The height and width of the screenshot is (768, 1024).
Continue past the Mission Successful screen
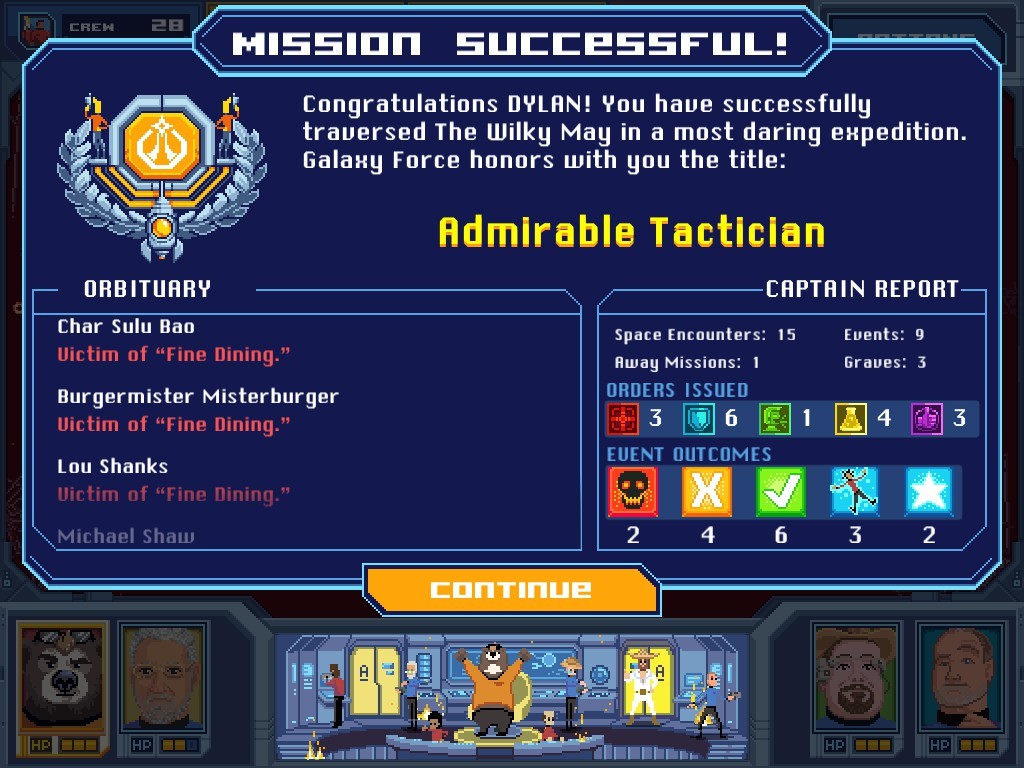[x=511, y=589]
